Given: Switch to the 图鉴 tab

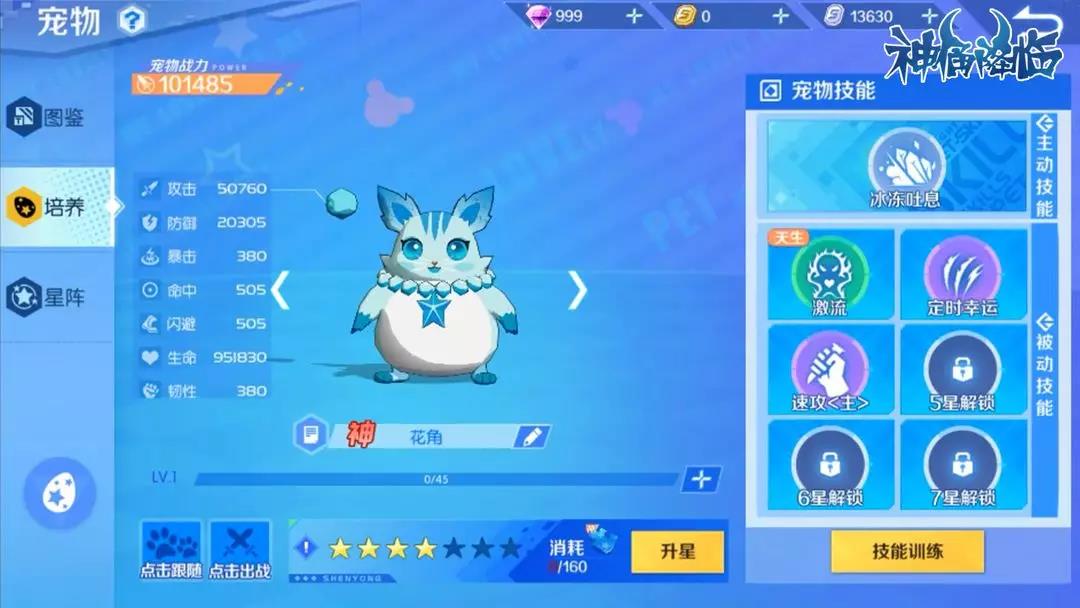Looking at the screenshot, I should [x=56, y=118].
